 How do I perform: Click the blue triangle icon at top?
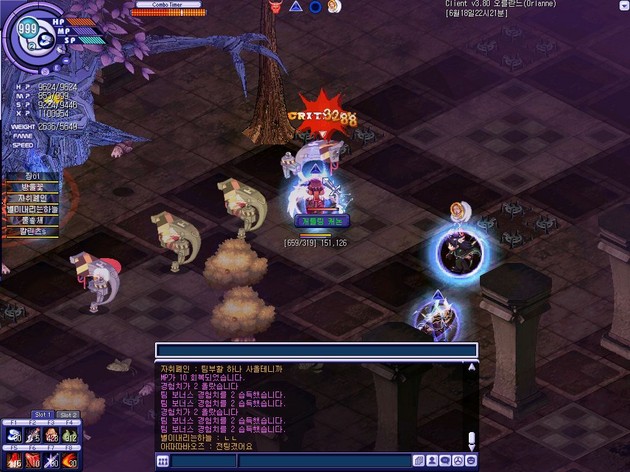pyautogui.click(x=296, y=6)
